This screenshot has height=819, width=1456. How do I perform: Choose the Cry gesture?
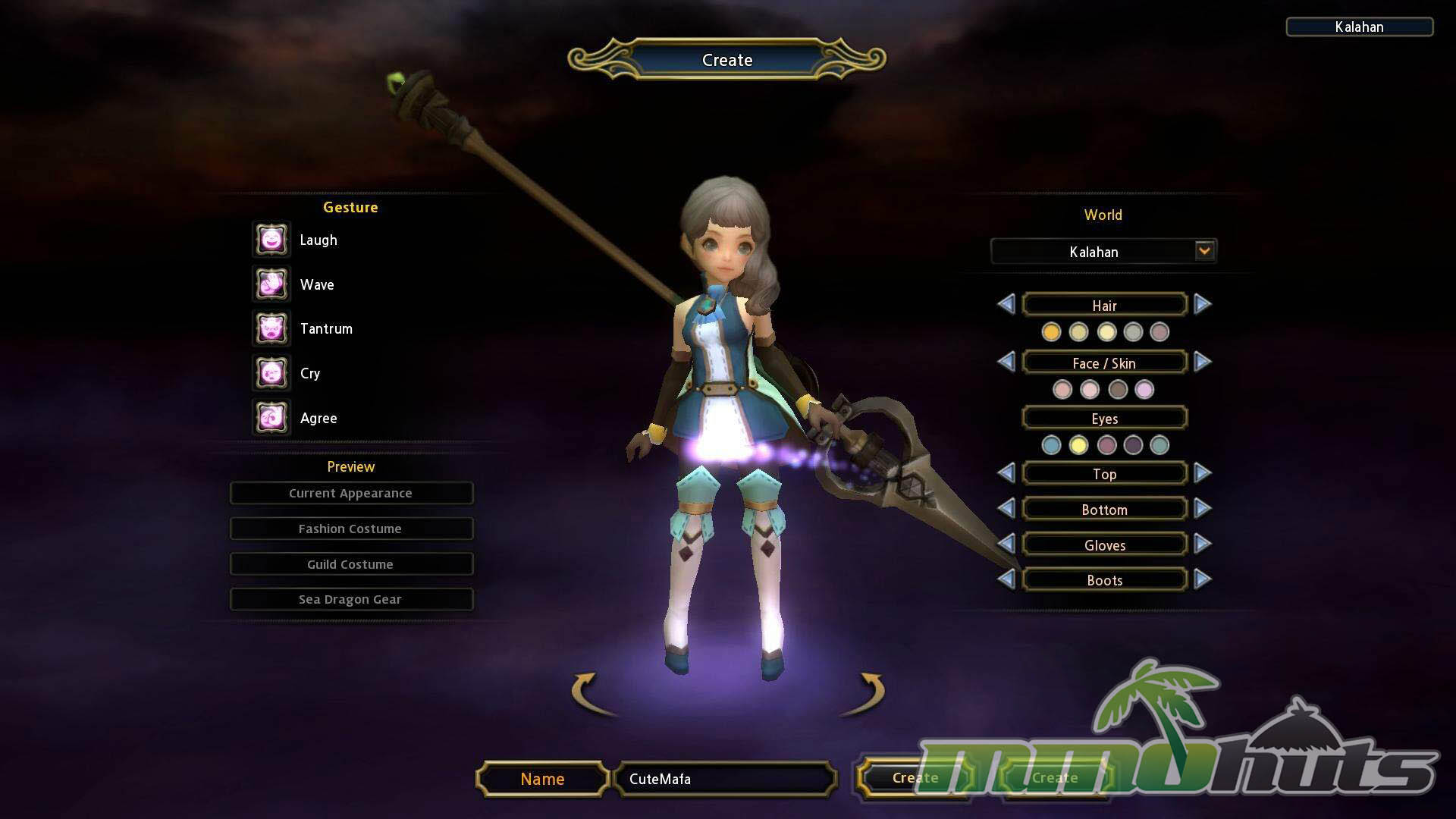[x=271, y=373]
